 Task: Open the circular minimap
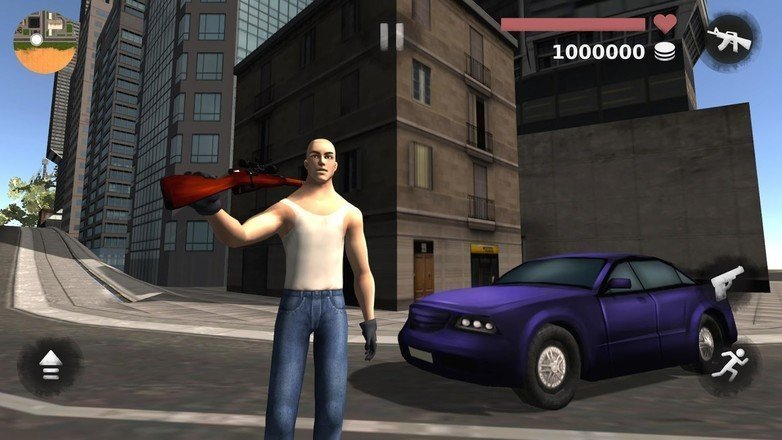pyautogui.click(x=45, y=42)
